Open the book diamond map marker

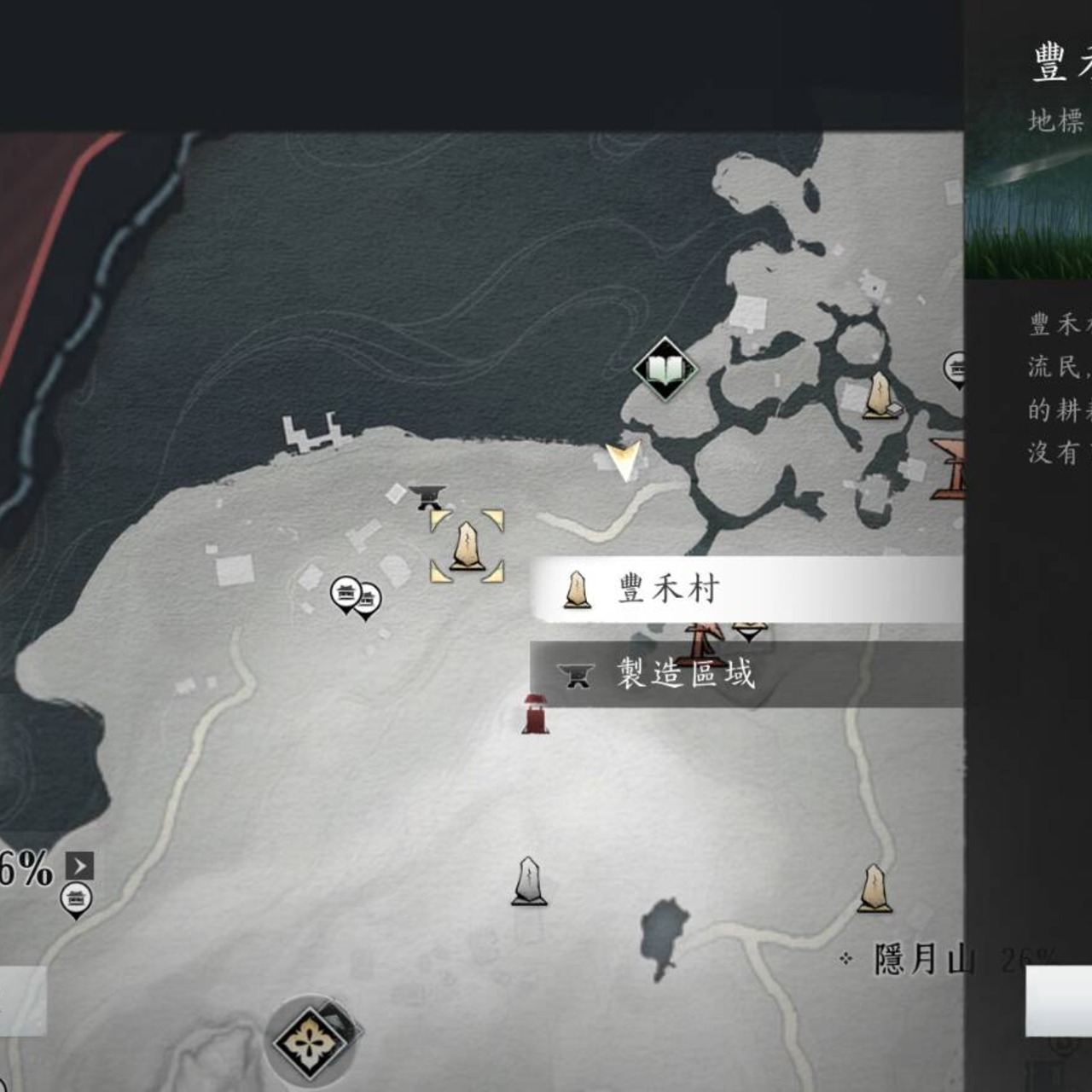tap(665, 369)
